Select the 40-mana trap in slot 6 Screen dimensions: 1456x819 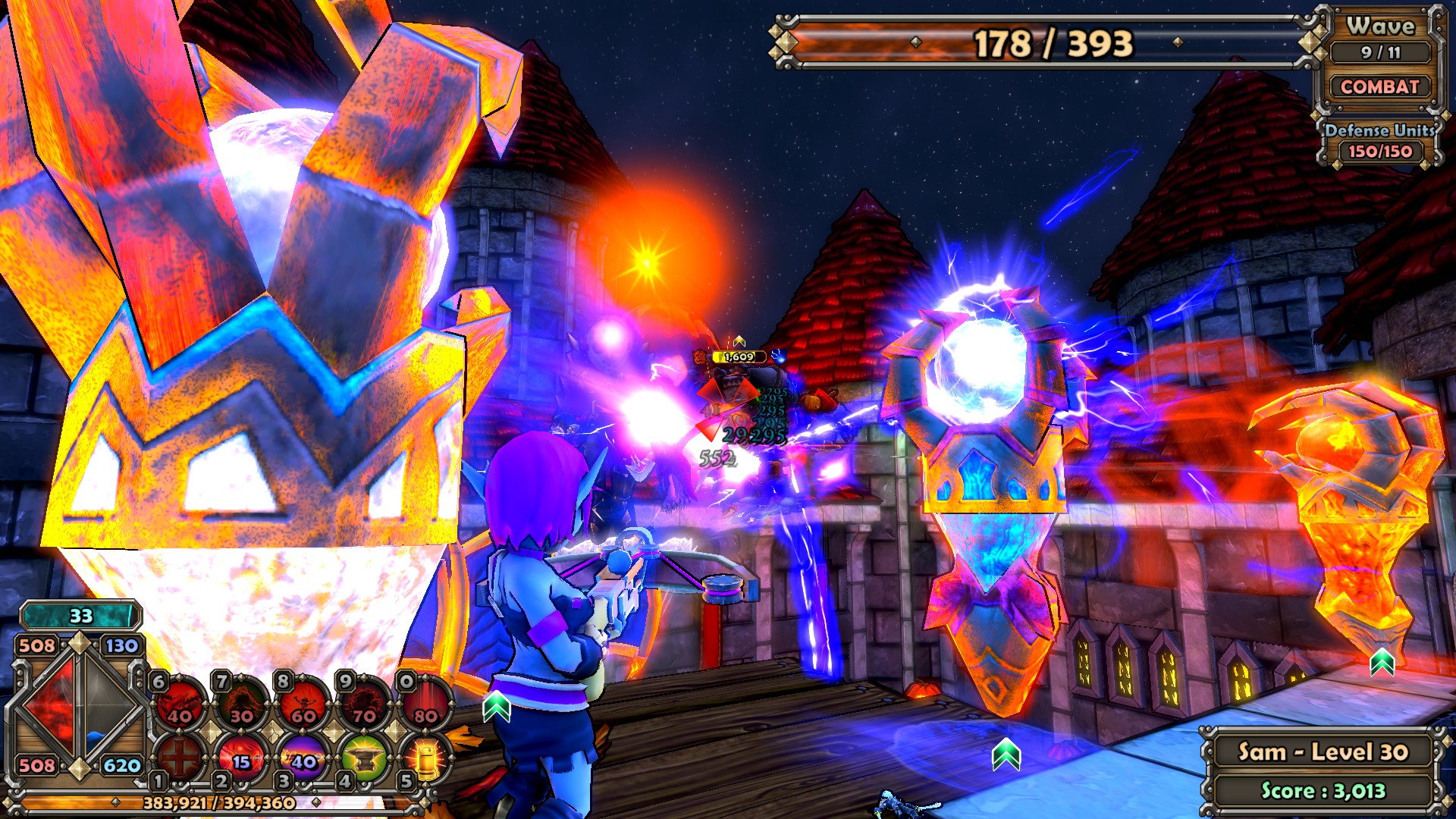(180, 703)
